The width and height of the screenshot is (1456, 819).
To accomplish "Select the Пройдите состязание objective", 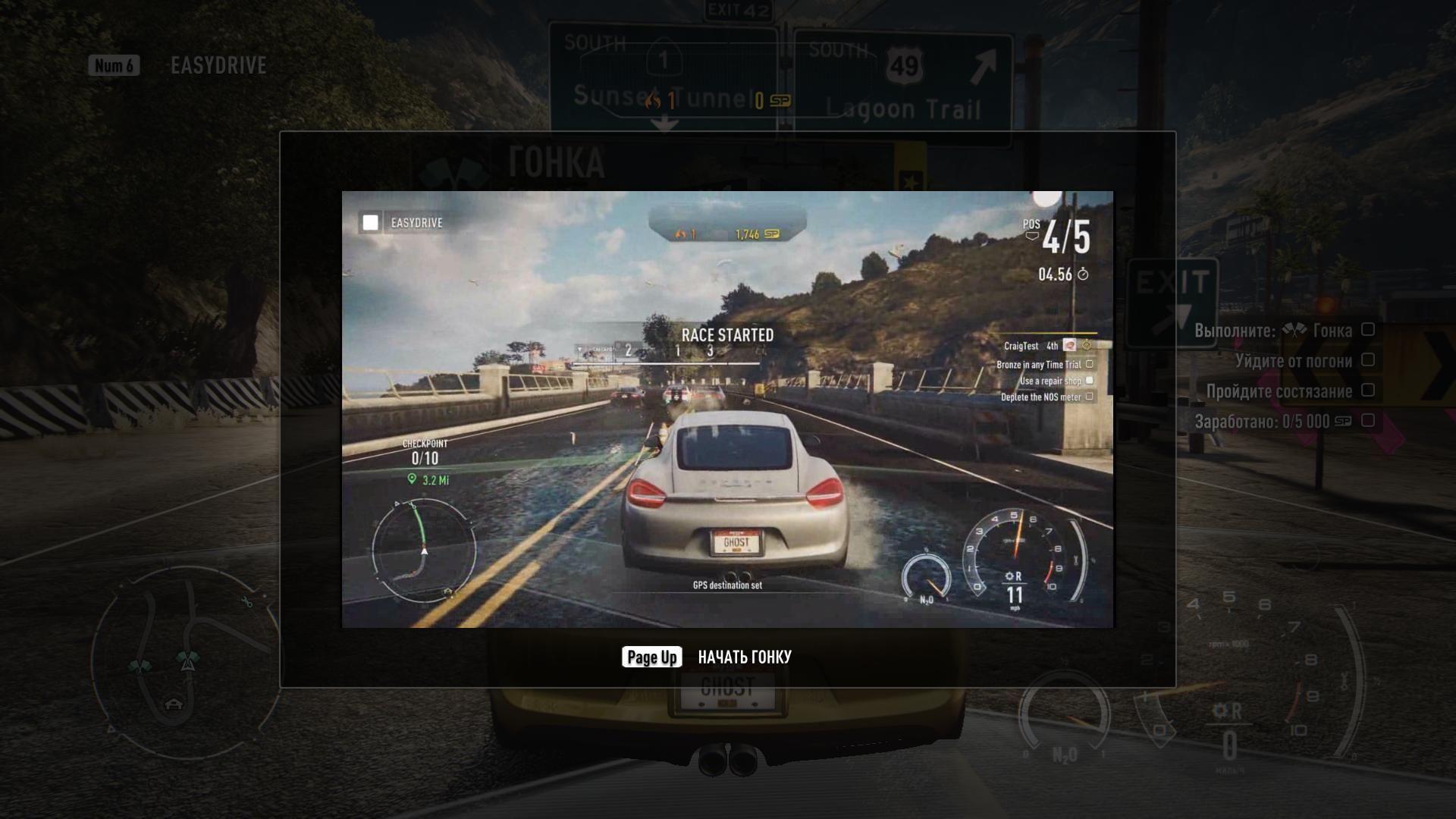I will [1279, 391].
